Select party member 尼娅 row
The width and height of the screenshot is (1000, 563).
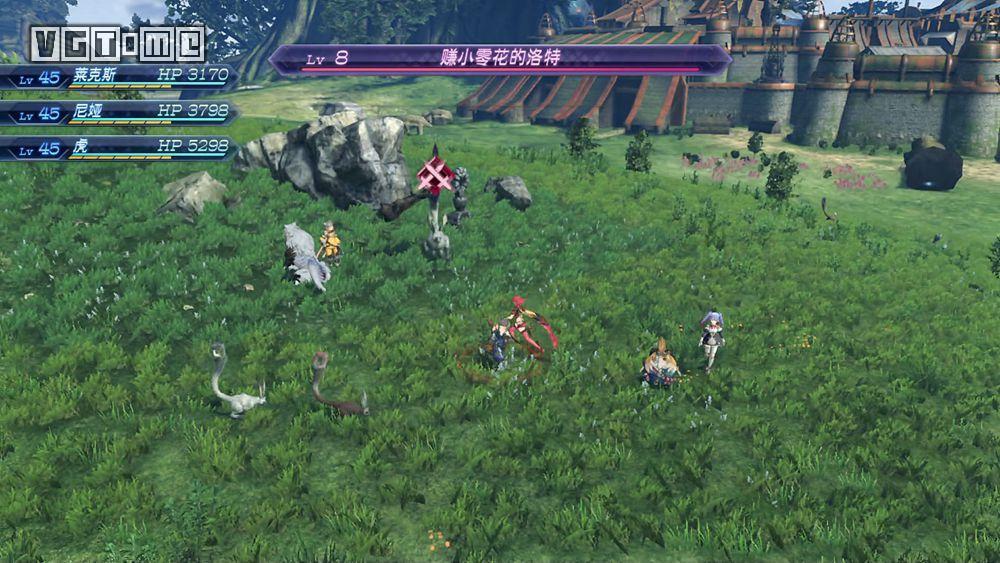coord(118,113)
